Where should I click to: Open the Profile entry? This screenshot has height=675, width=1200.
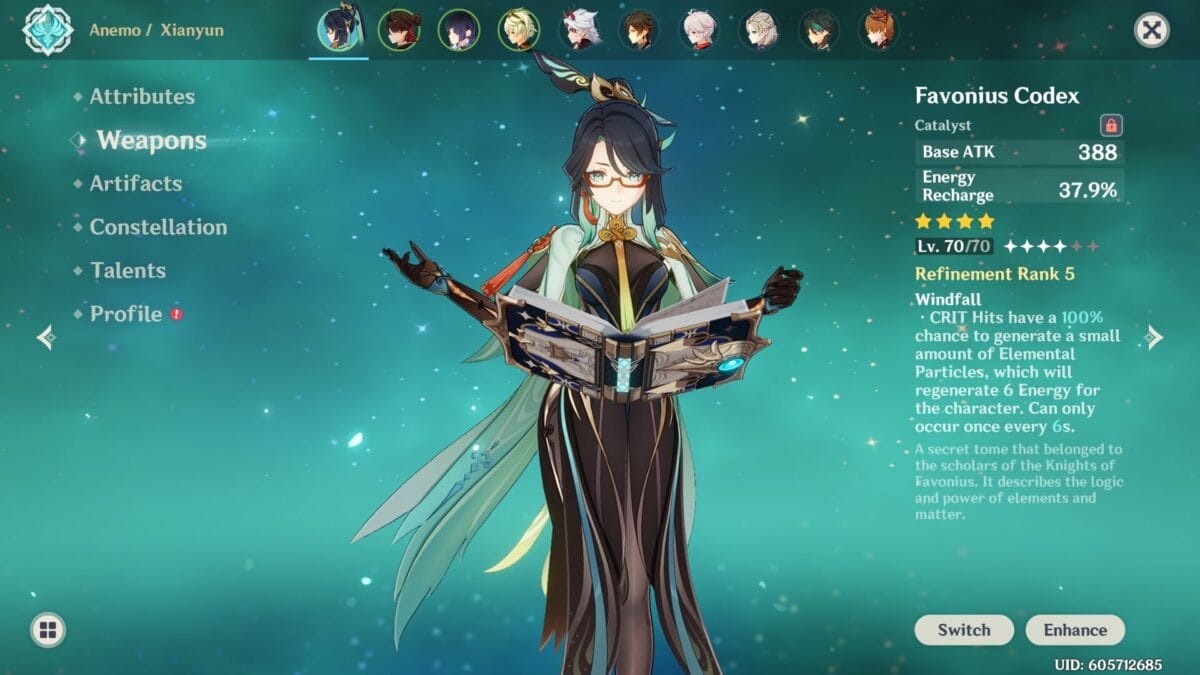pyautogui.click(x=125, y=314)
